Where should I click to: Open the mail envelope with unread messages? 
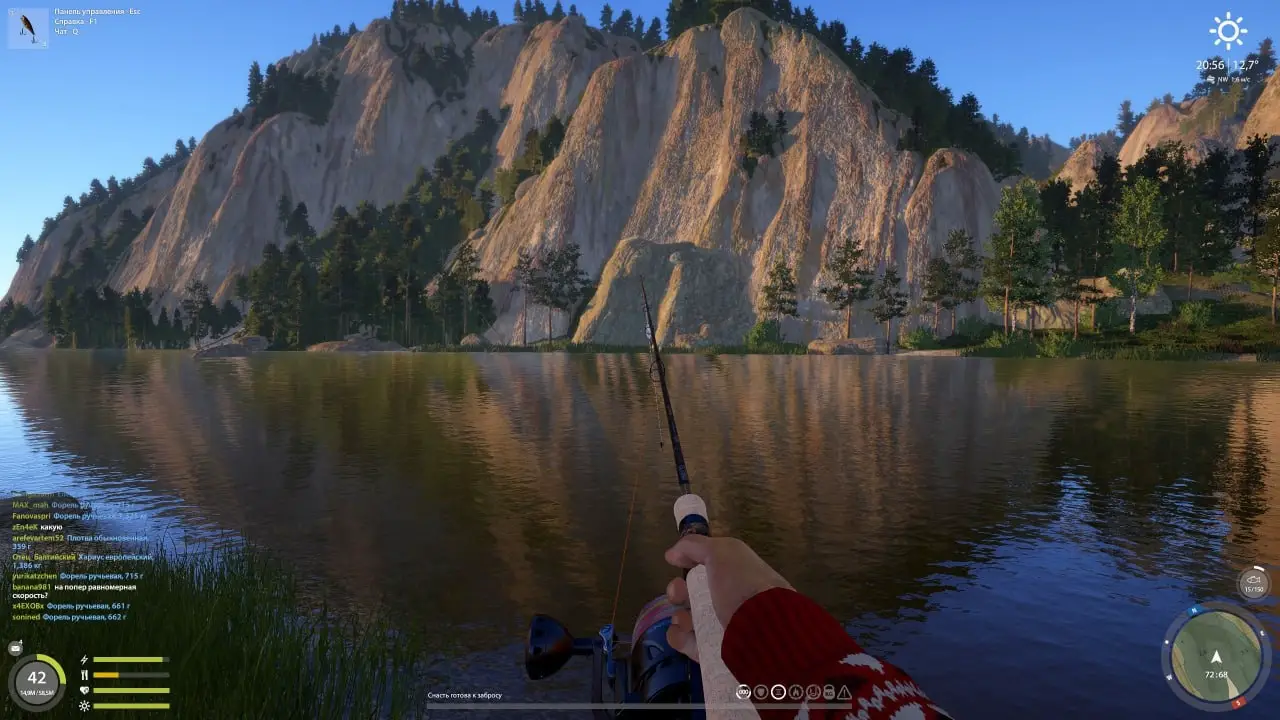15,648
